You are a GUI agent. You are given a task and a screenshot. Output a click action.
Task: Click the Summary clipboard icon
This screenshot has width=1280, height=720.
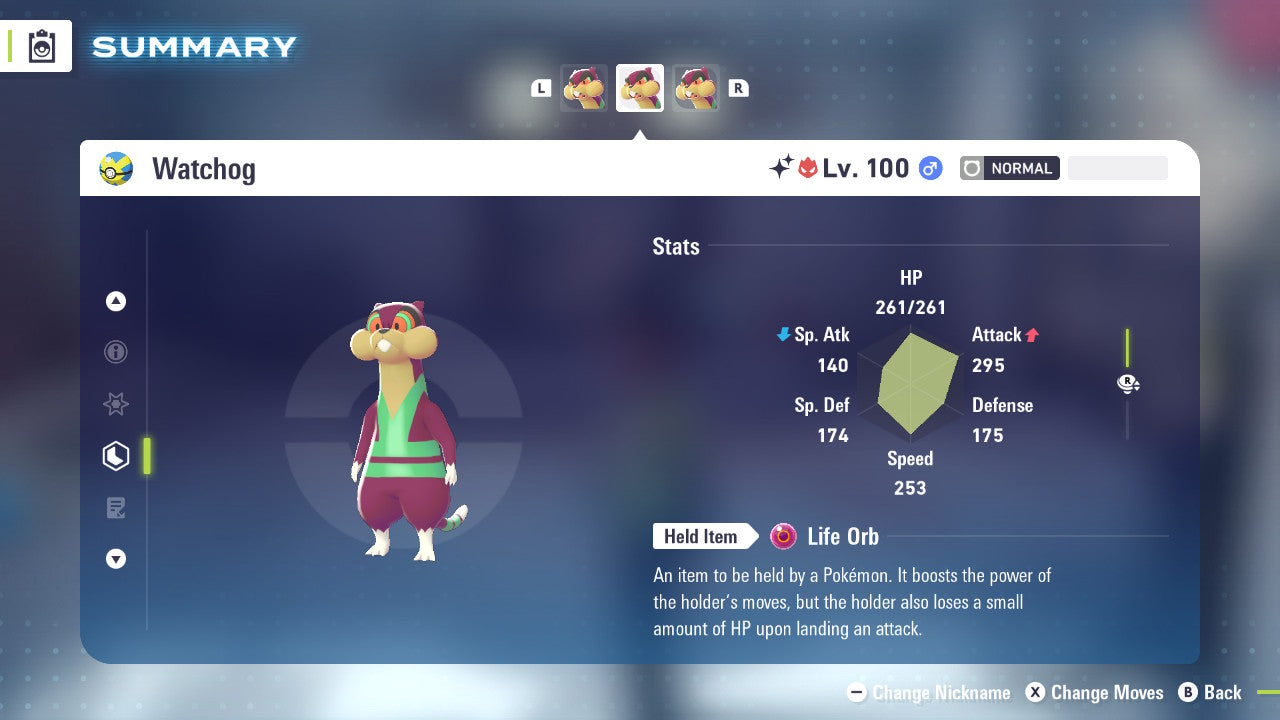pyautogui.click(x=42, y=46)
